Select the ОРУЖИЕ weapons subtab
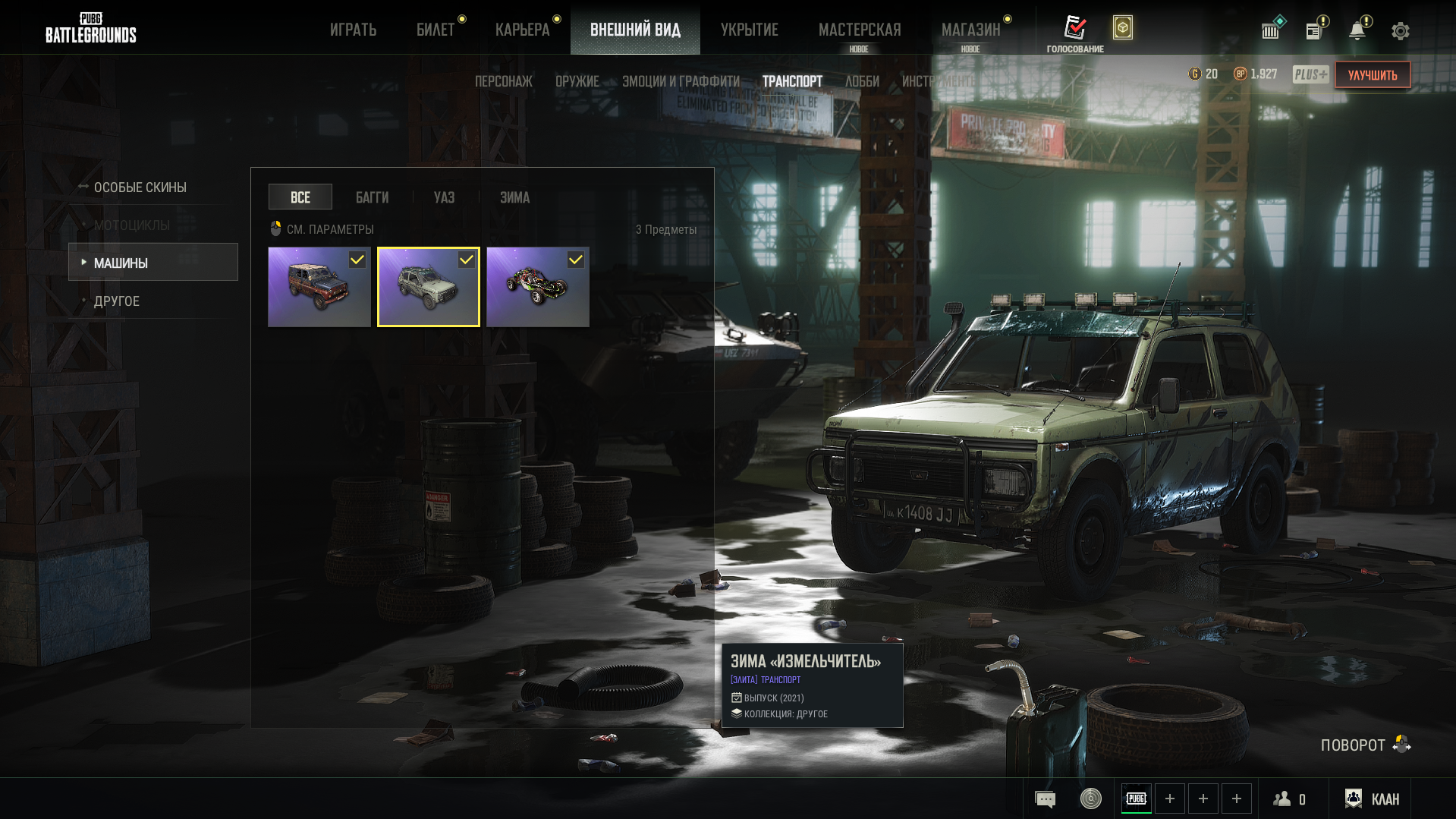 (x=577, y=81)
